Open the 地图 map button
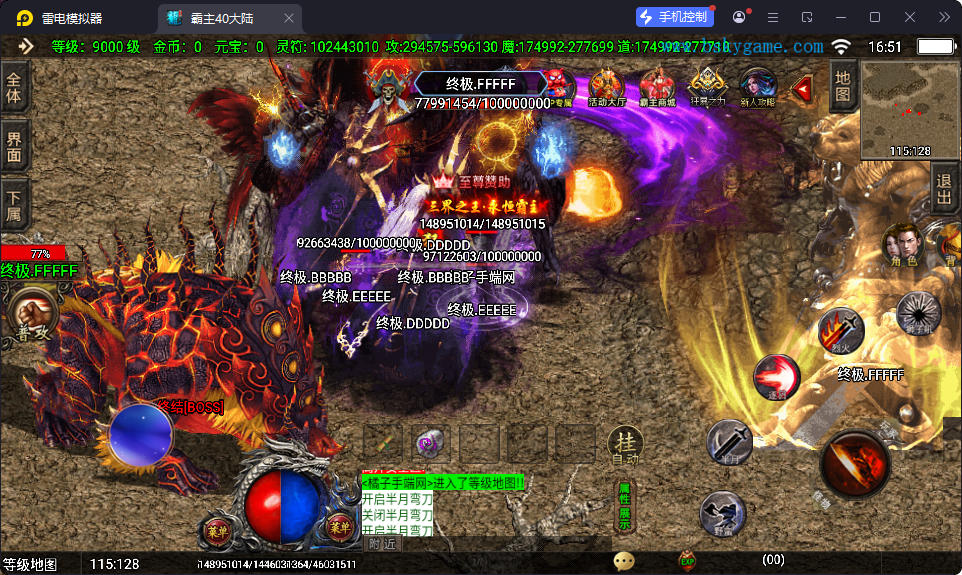Image resolution: width=962 pixels, height=575 pixels. (843, 87)
